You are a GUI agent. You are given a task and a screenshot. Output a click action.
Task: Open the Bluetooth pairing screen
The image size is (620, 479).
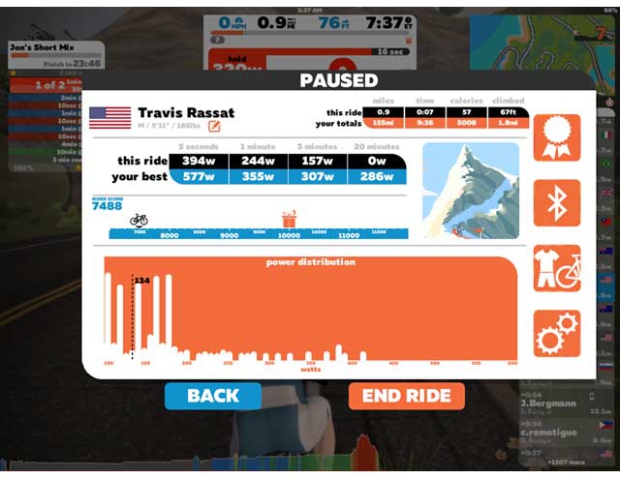click(x=556, y=203)
